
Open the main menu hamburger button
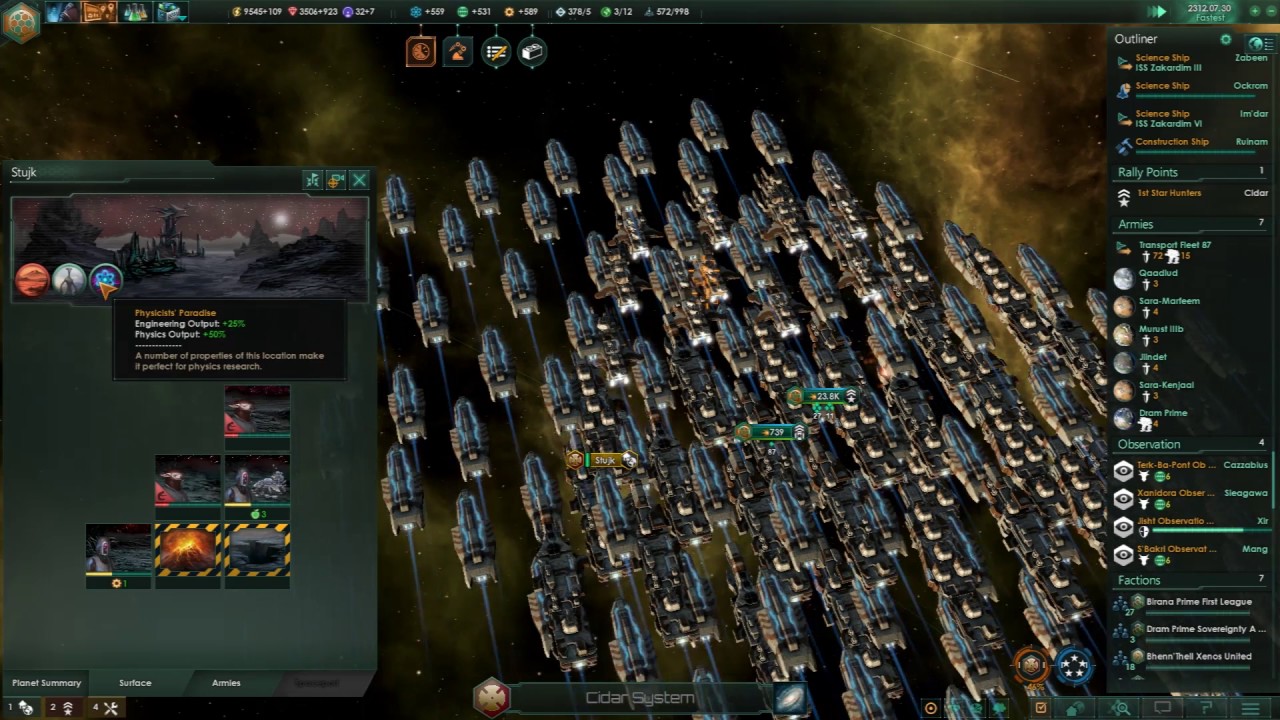[x=1250, y=708]
